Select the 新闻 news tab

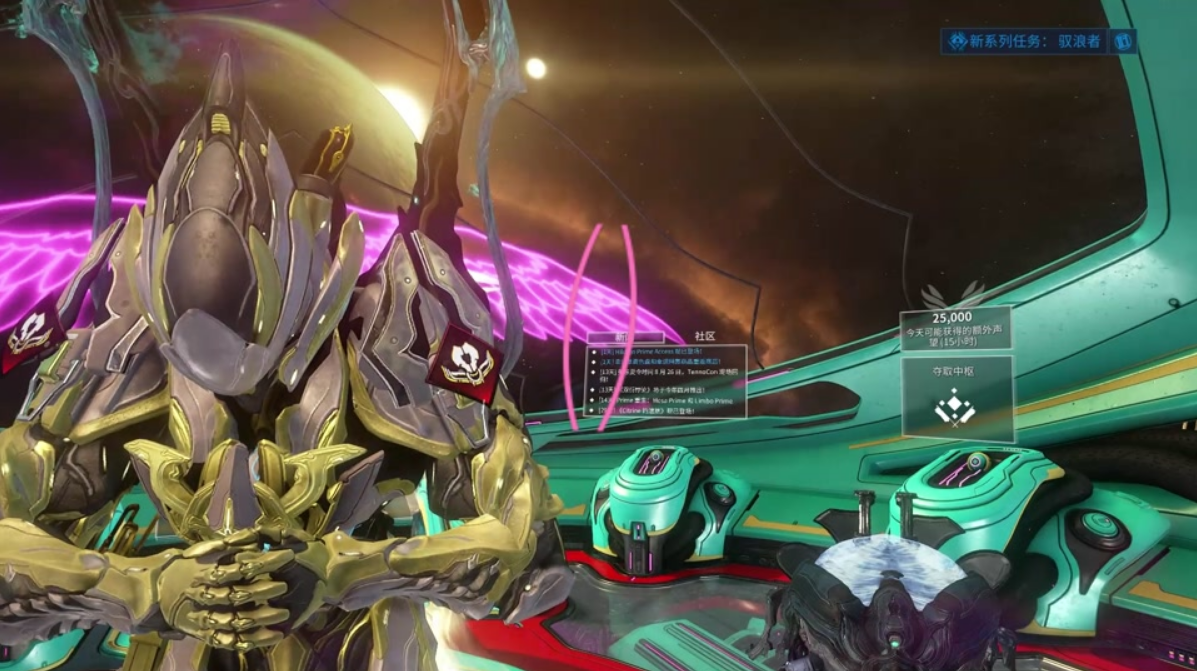pyautogui.click(x=625, y=337)
